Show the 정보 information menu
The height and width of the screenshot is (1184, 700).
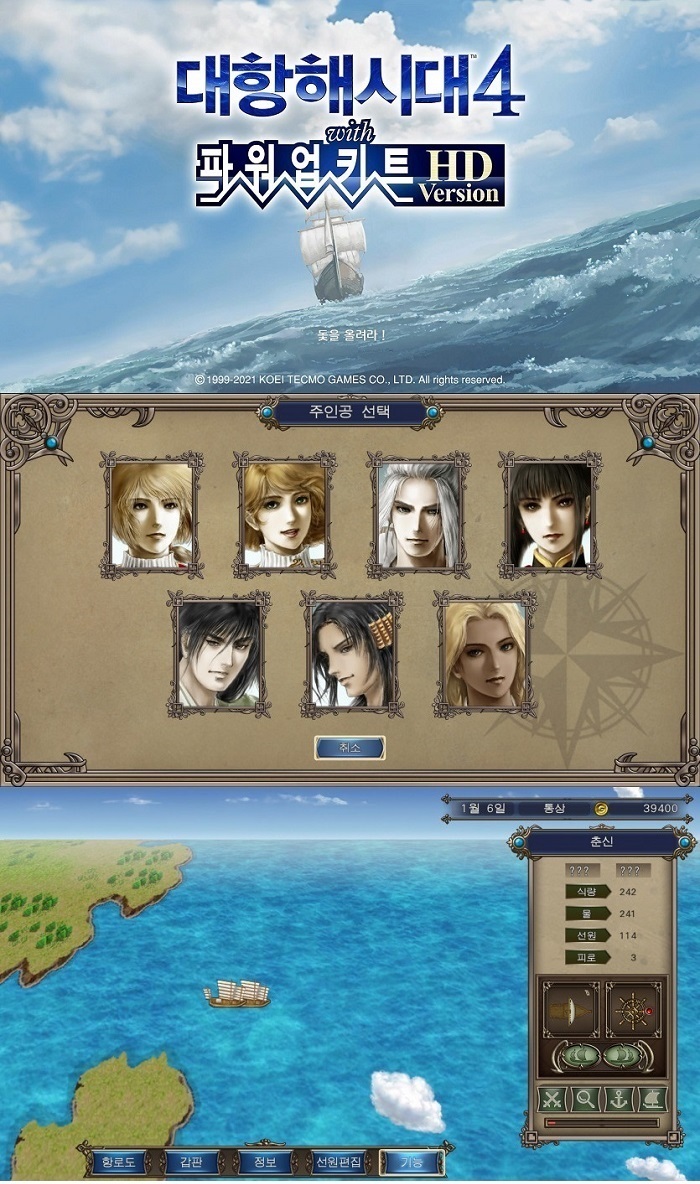[264, 1162]
